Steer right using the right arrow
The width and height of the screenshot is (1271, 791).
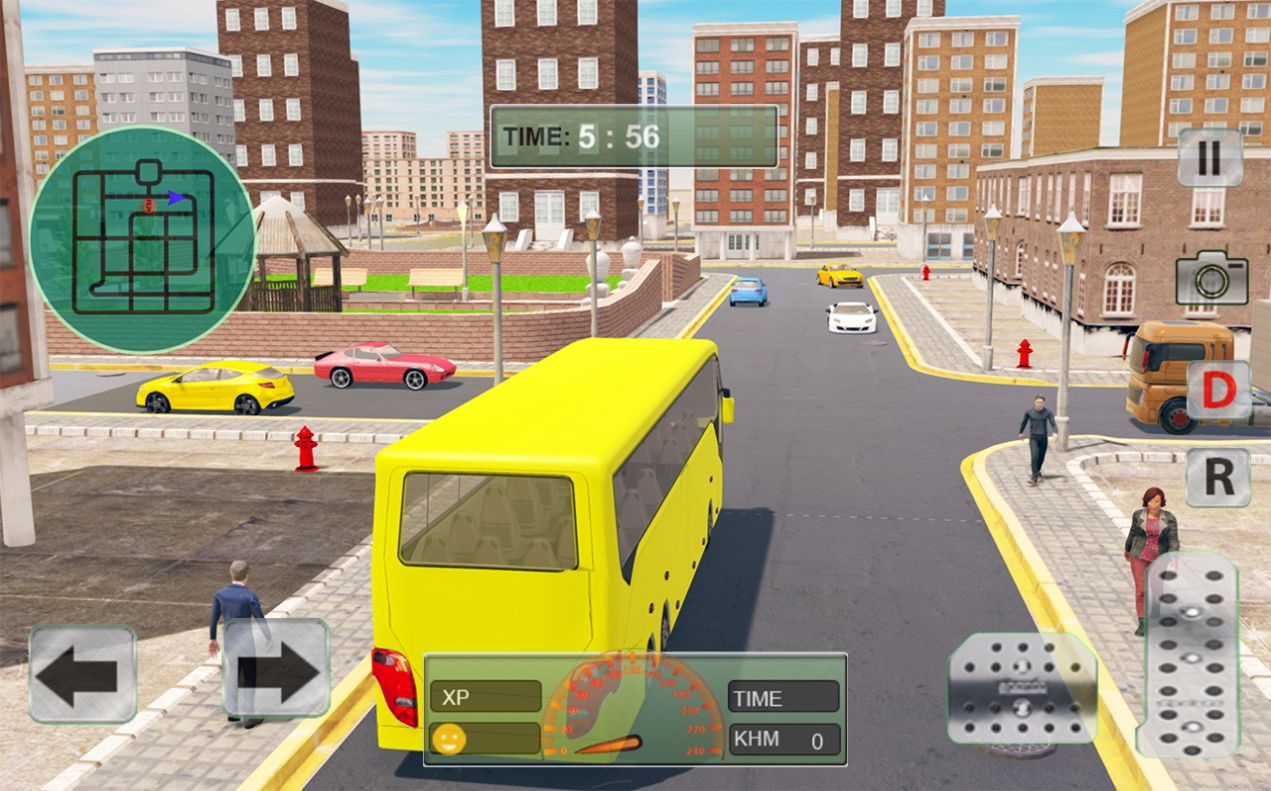pyautogui.click(x=276, y=669)
